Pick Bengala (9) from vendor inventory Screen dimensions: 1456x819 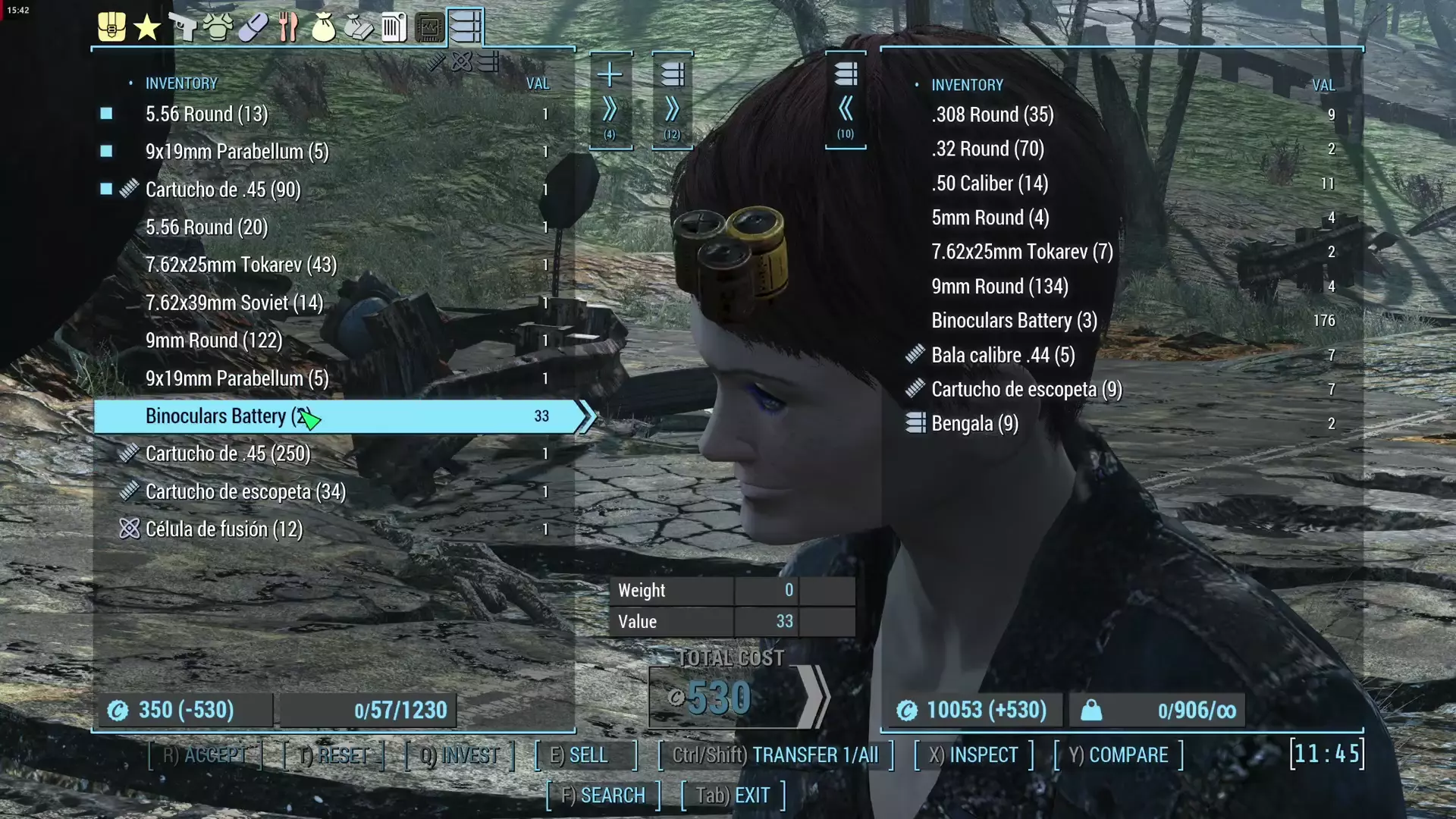point(974,423)
